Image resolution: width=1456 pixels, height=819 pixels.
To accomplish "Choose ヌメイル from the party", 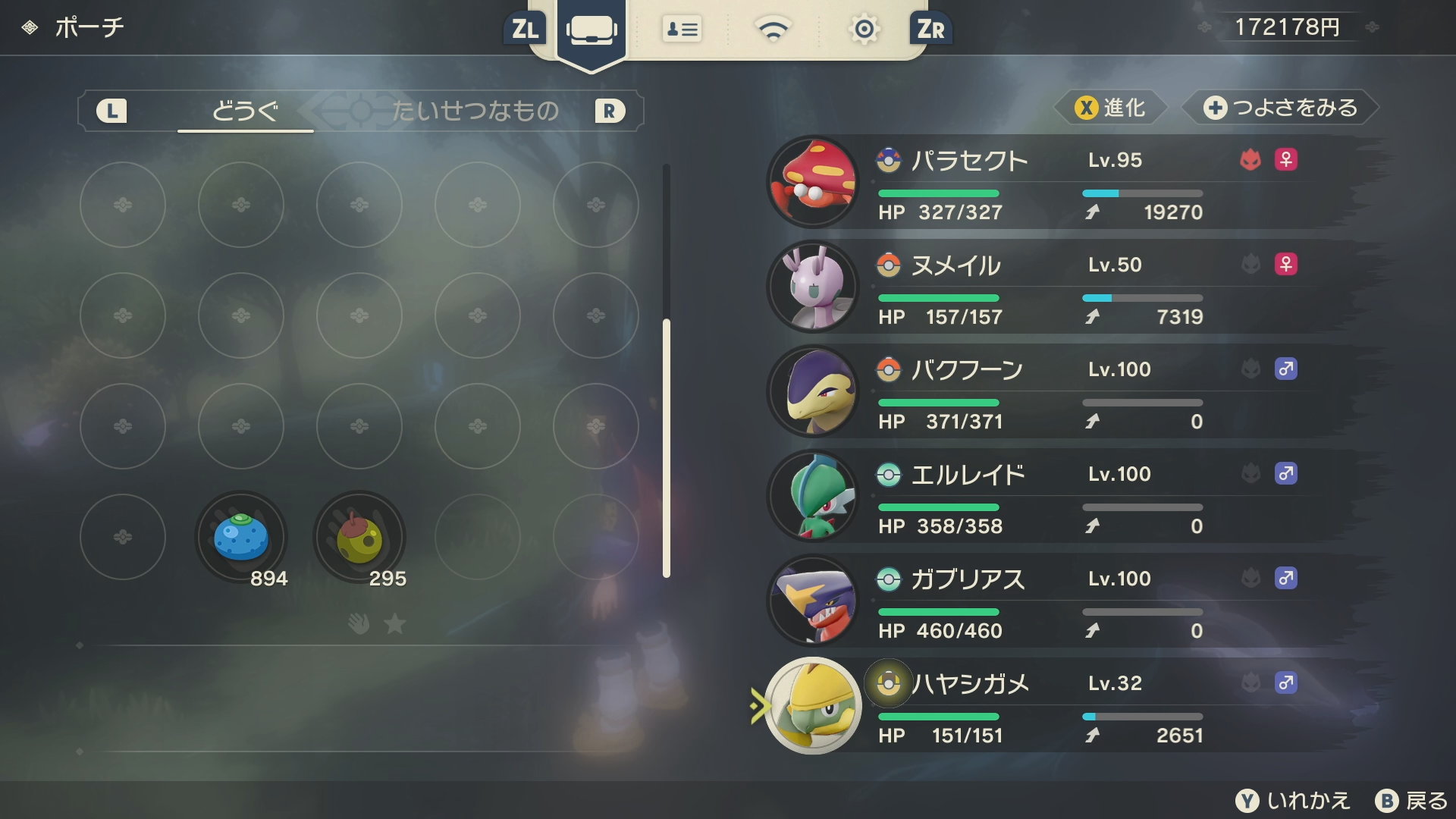I will (x=1062, y=287).
